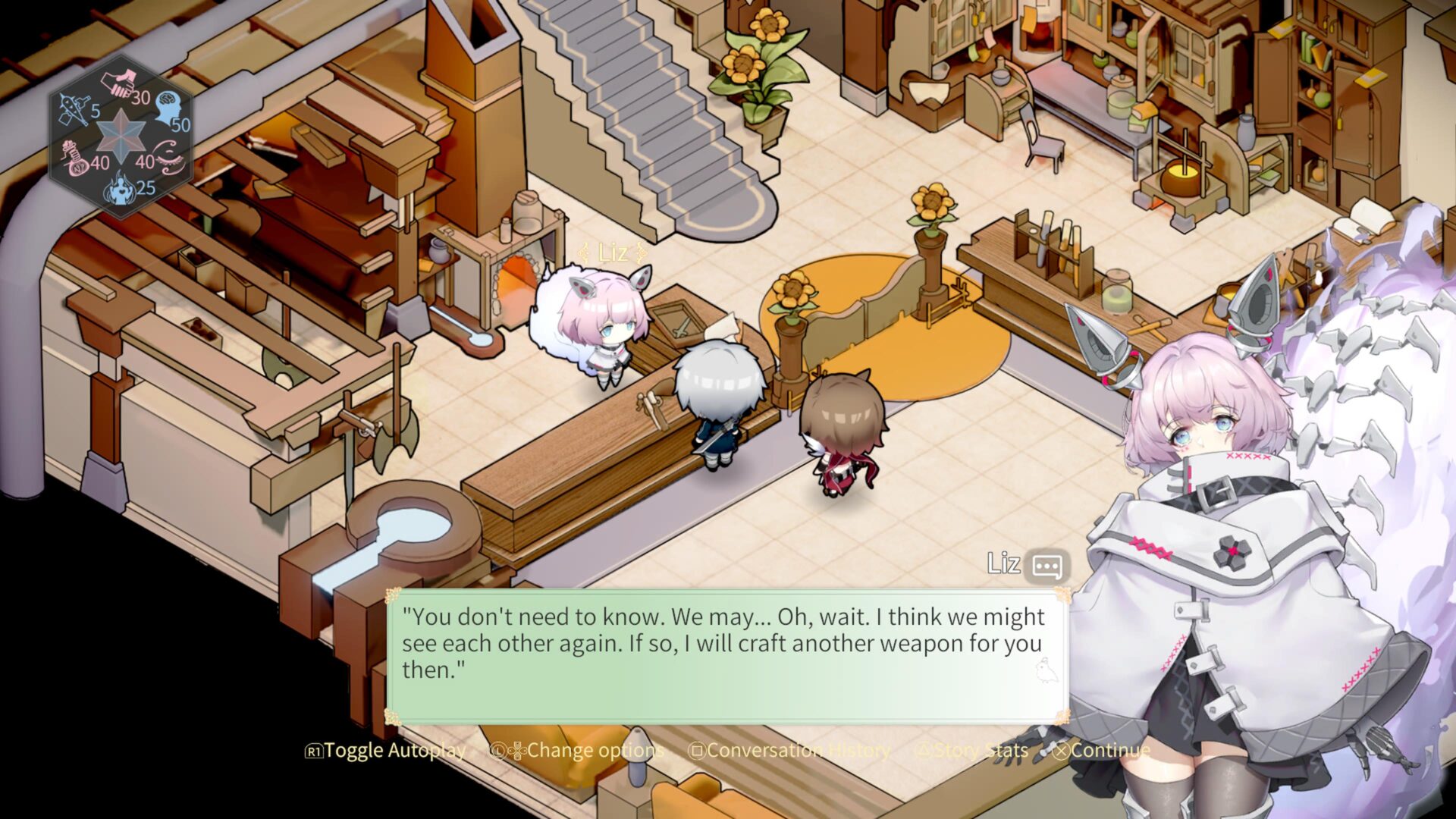1456x819 pixels.
Task: Toggle Autoplay for the conversation
Action: [386, 751]
